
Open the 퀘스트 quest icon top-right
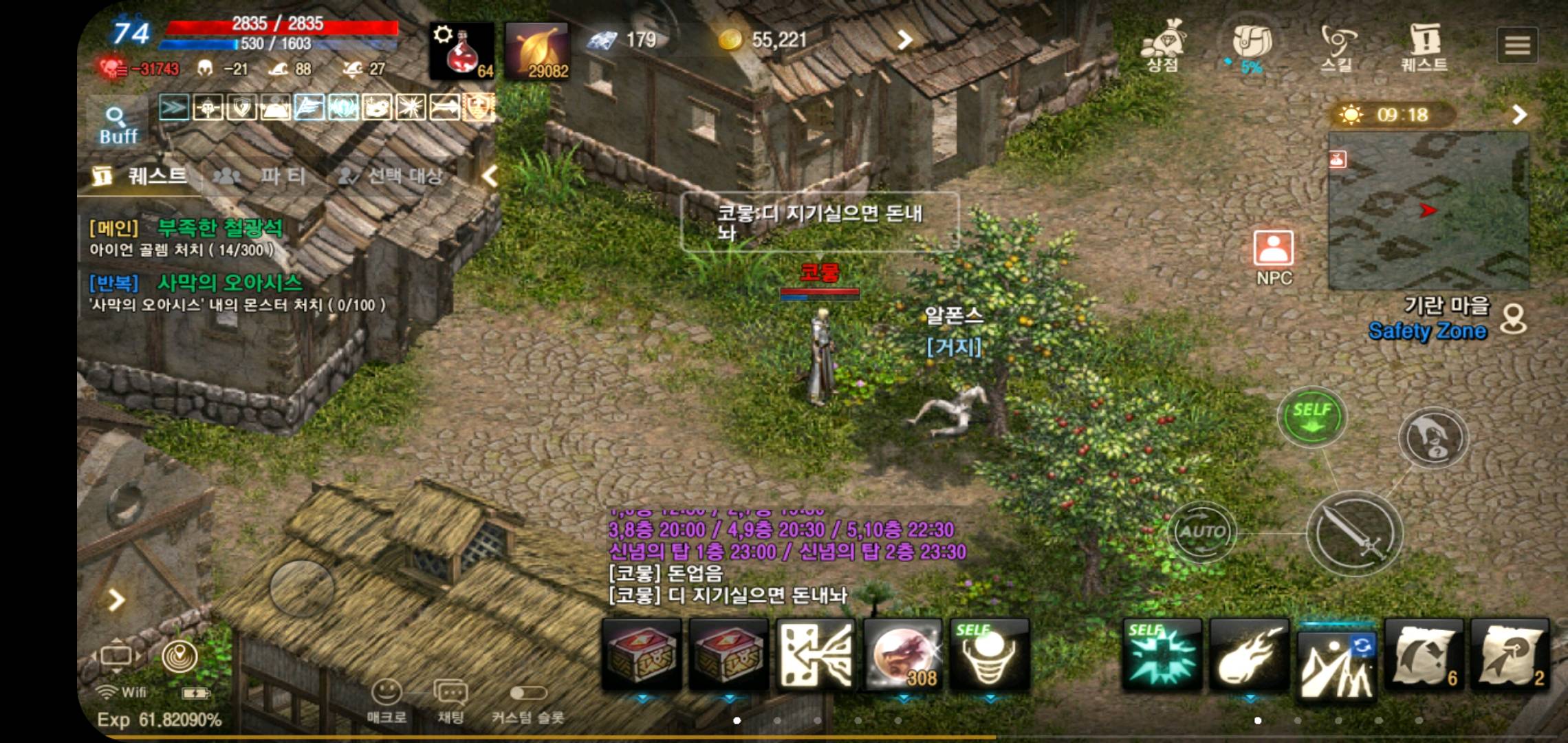tap(1426, 41)
